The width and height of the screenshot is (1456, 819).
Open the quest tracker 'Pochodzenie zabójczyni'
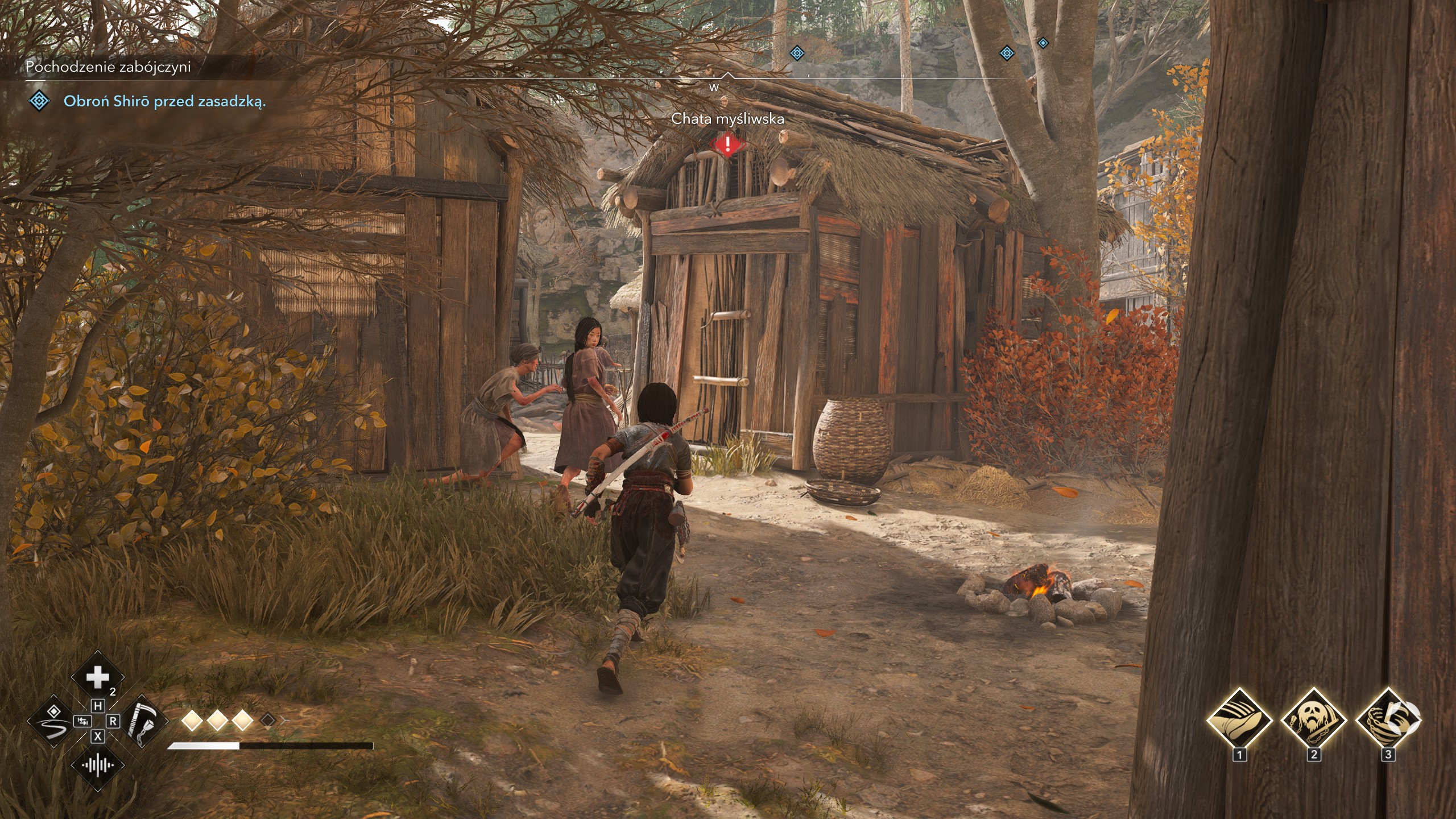point(108,67)
